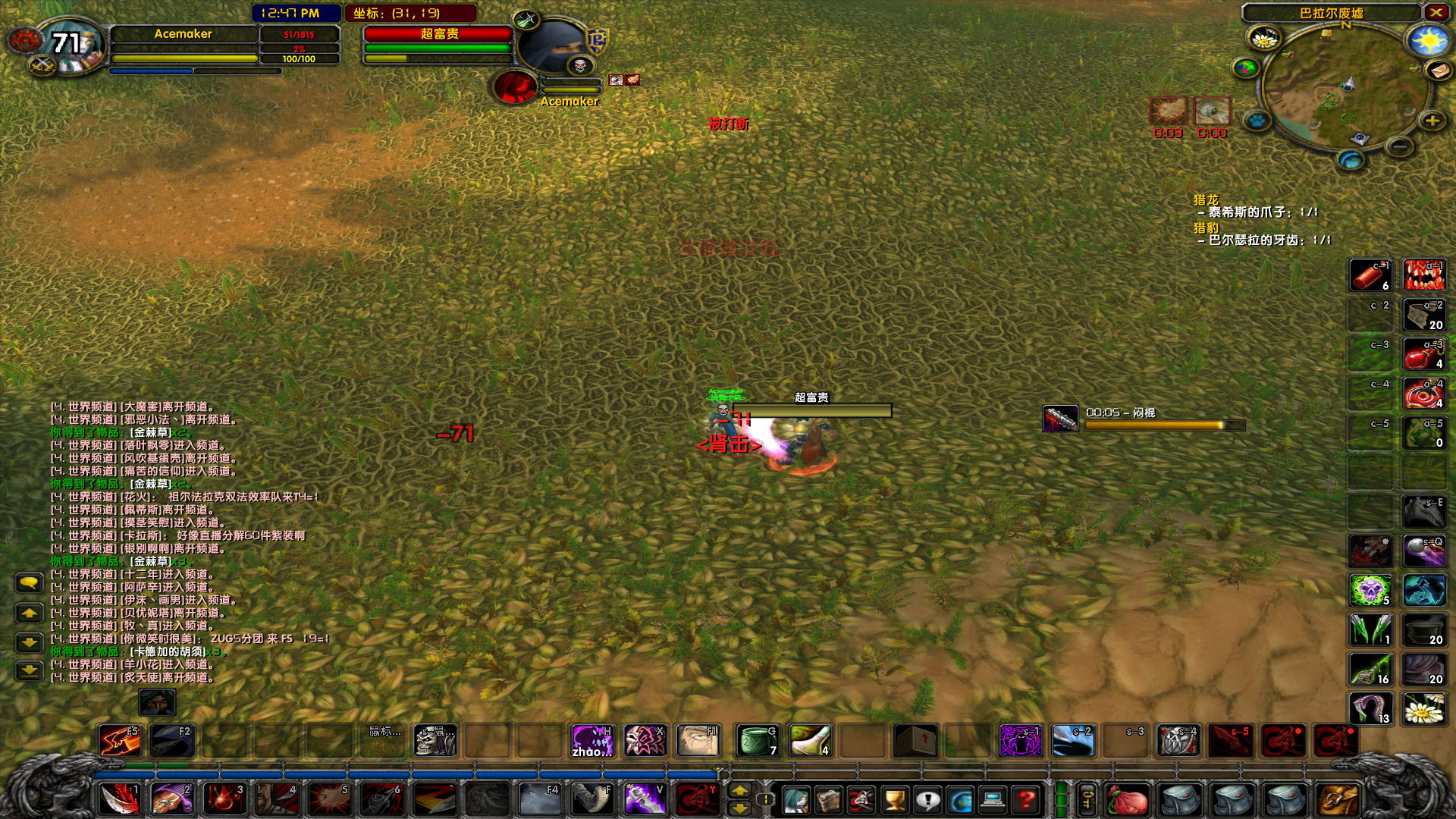Open the gold trophy achievements button

[x=895, y=799]
